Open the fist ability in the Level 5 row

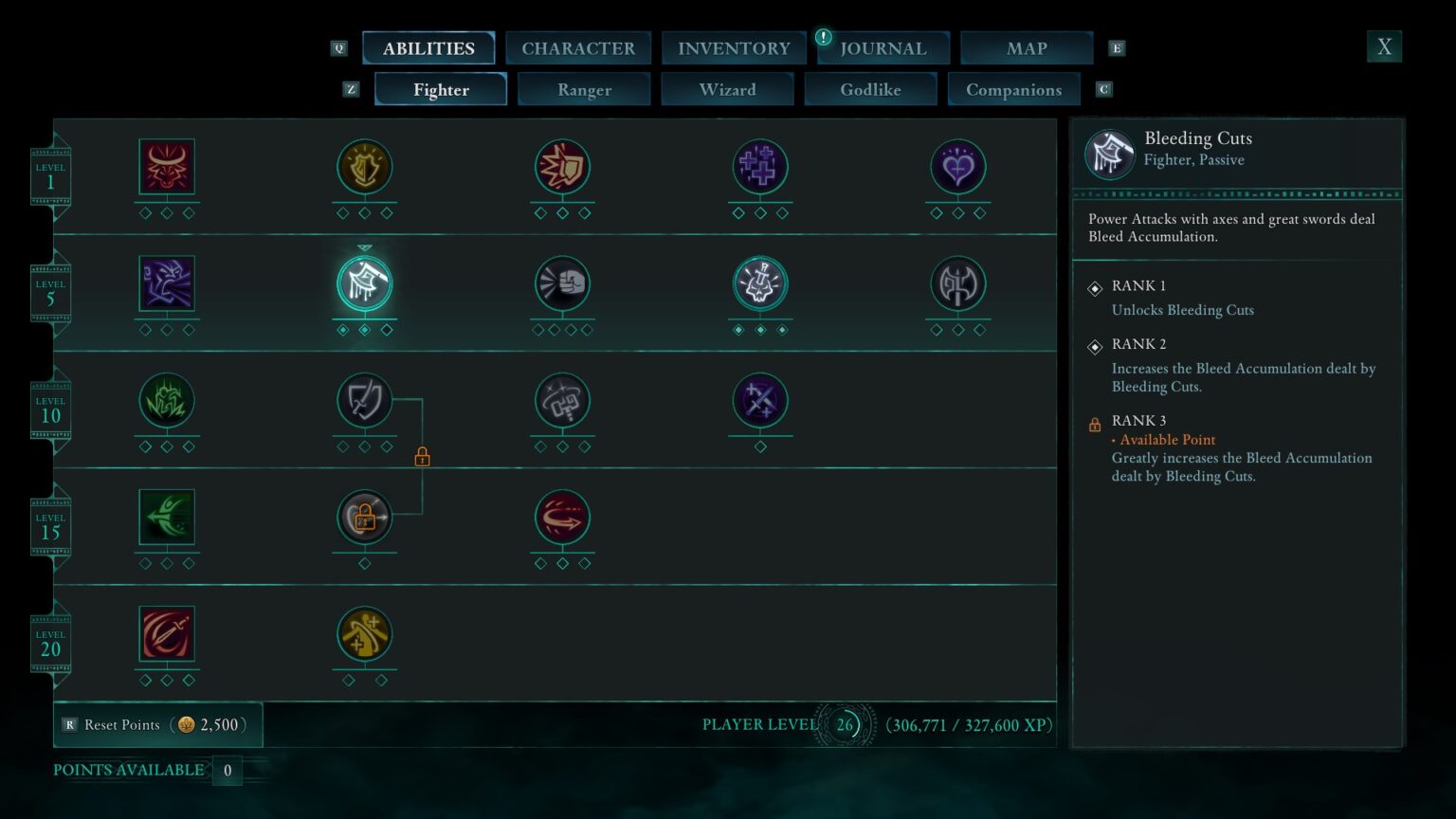pyautogui.click(x=563, y=283)
